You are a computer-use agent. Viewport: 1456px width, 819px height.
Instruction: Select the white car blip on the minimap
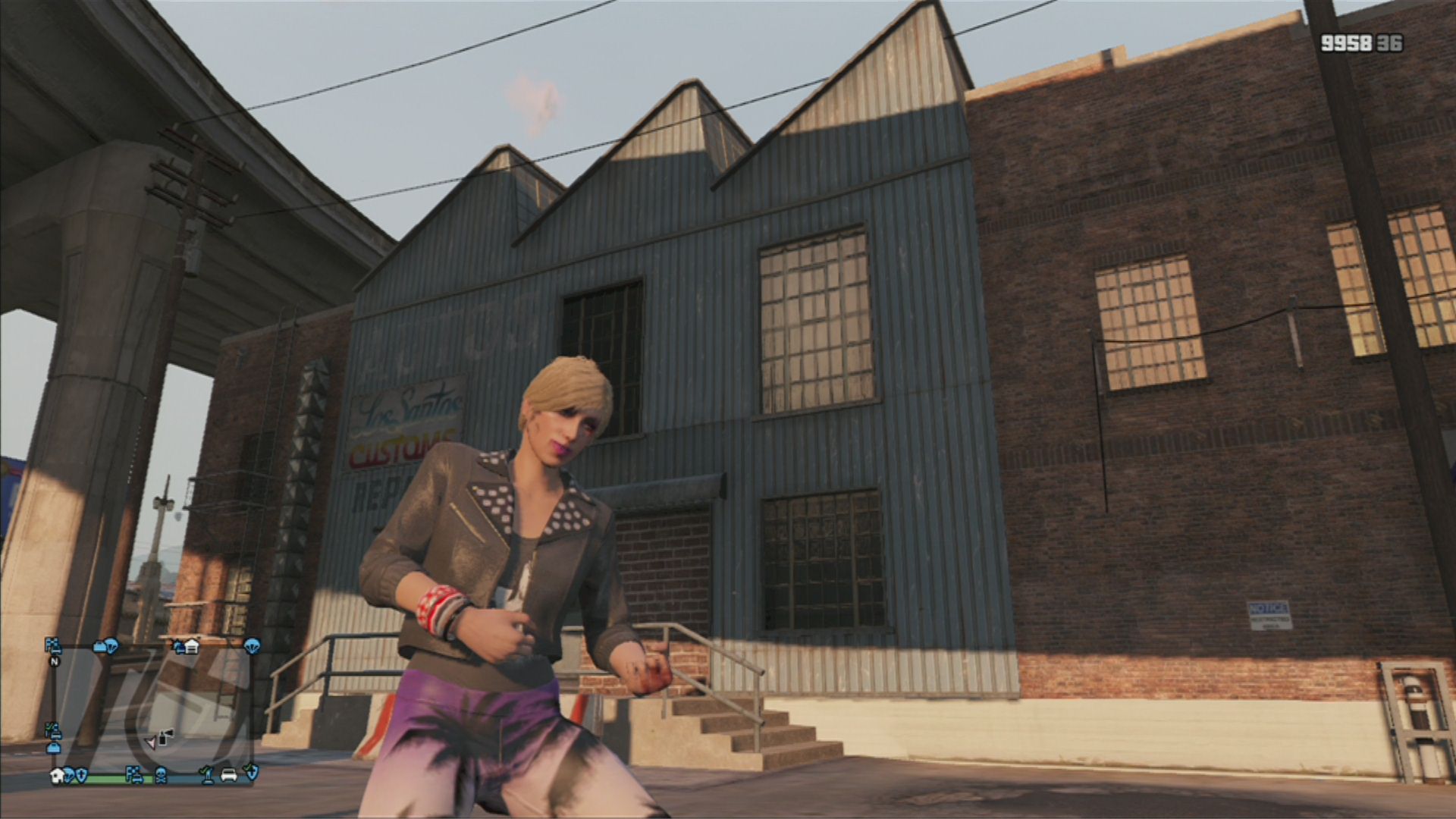pos(227,774)
